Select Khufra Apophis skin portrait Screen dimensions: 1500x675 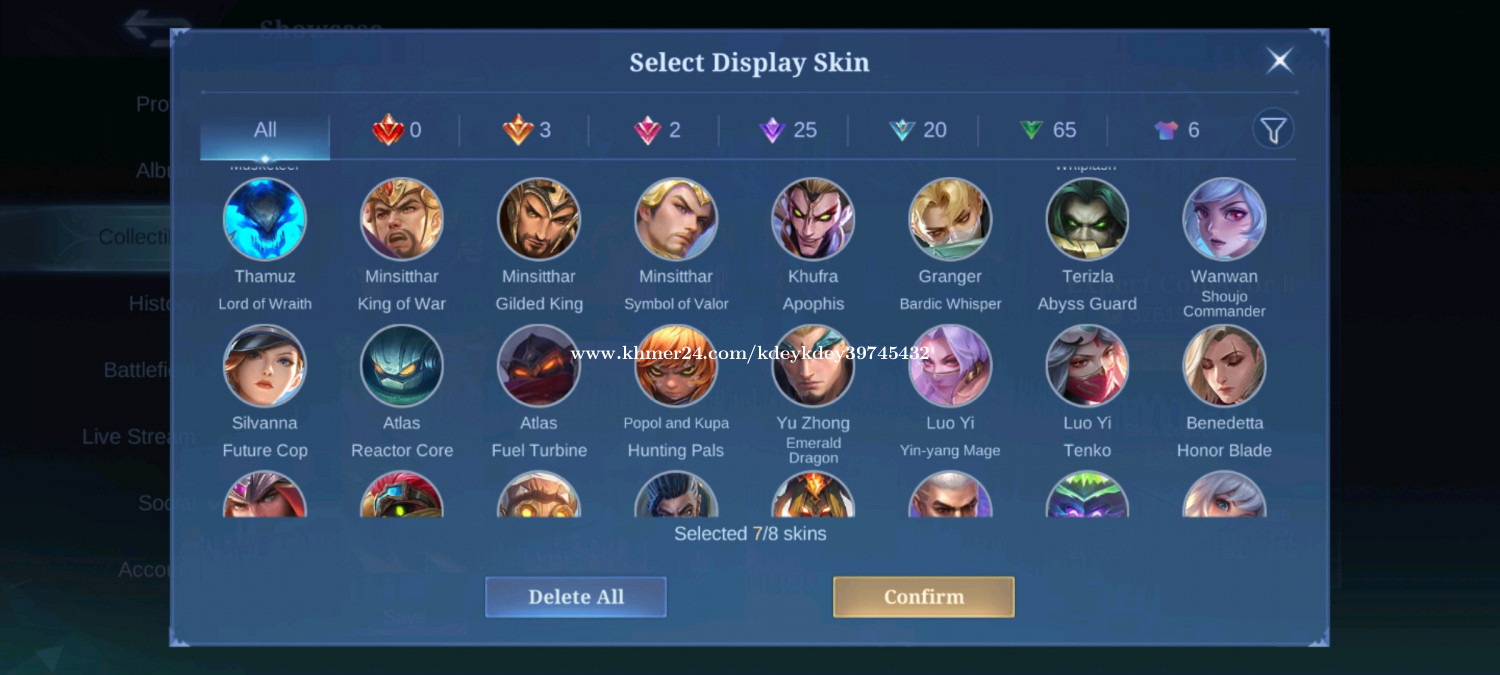pos(813,219)
